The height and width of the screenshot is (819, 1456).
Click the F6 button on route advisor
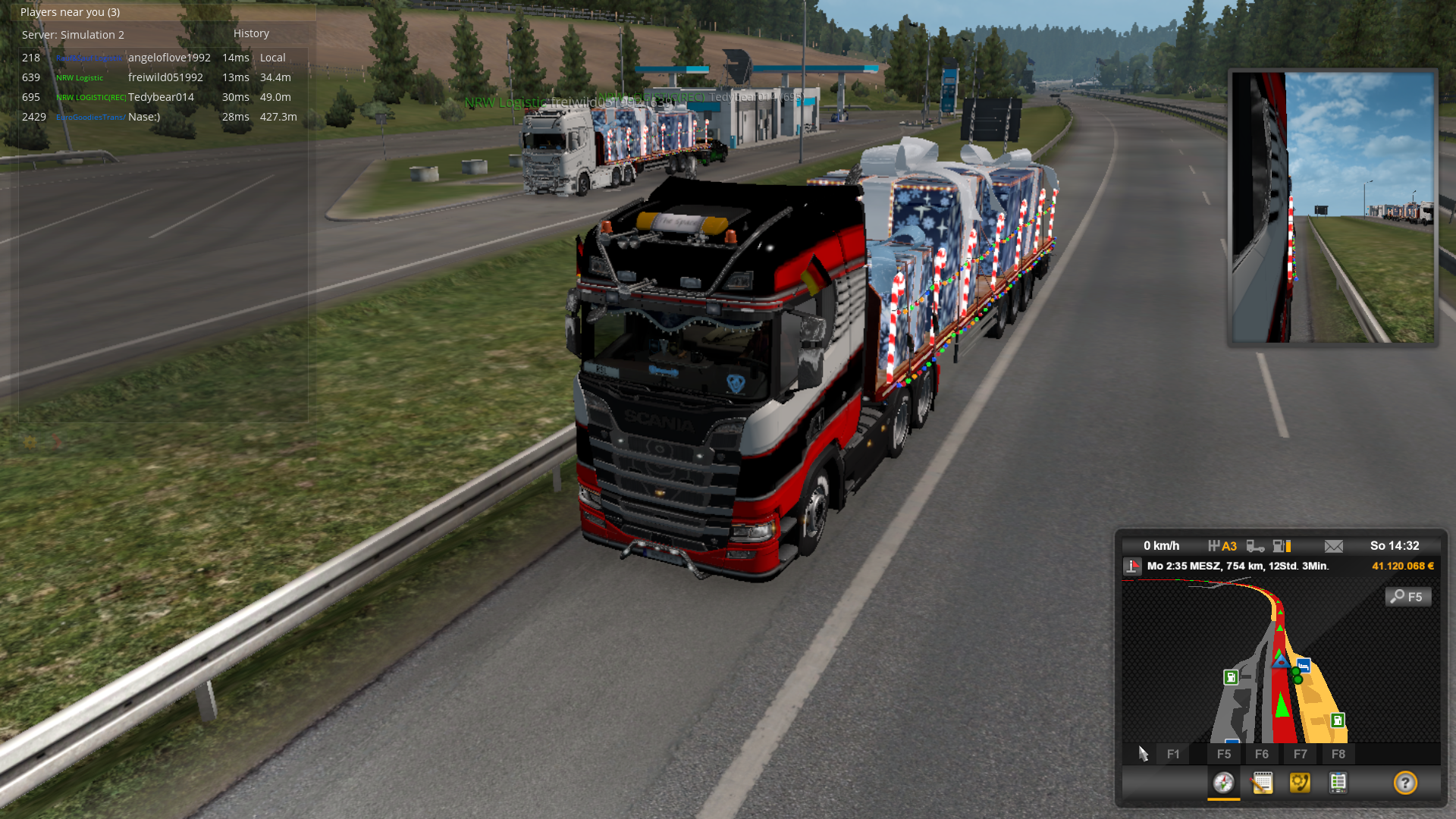pyautogui.click(x=1262, y=754)
